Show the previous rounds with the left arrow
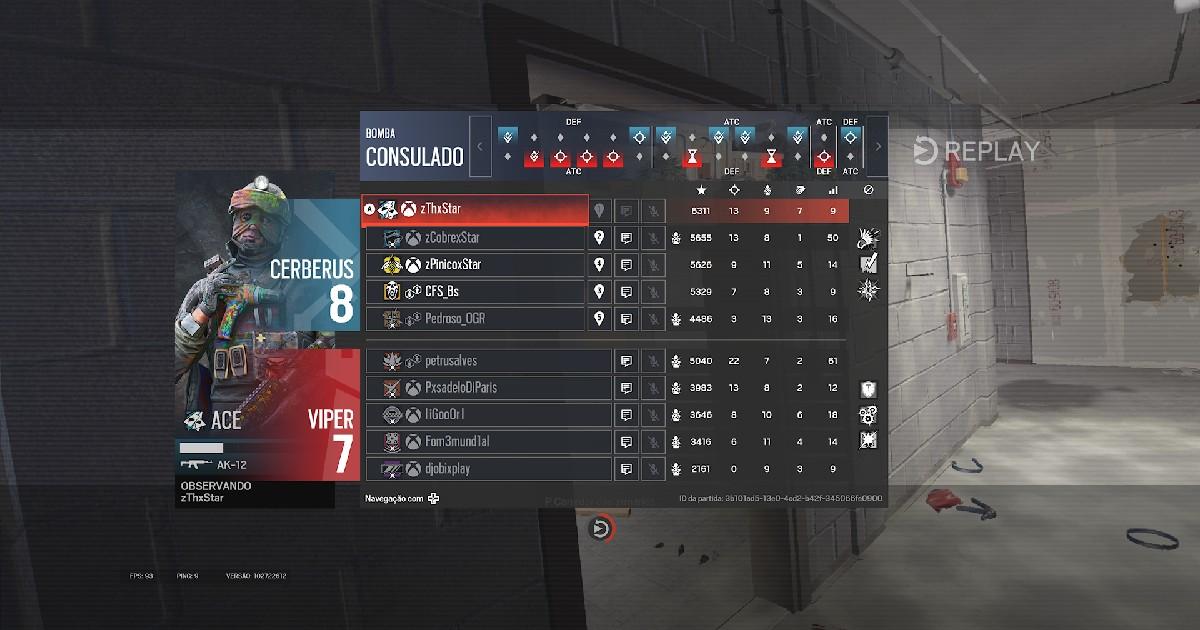 point(480,146)
